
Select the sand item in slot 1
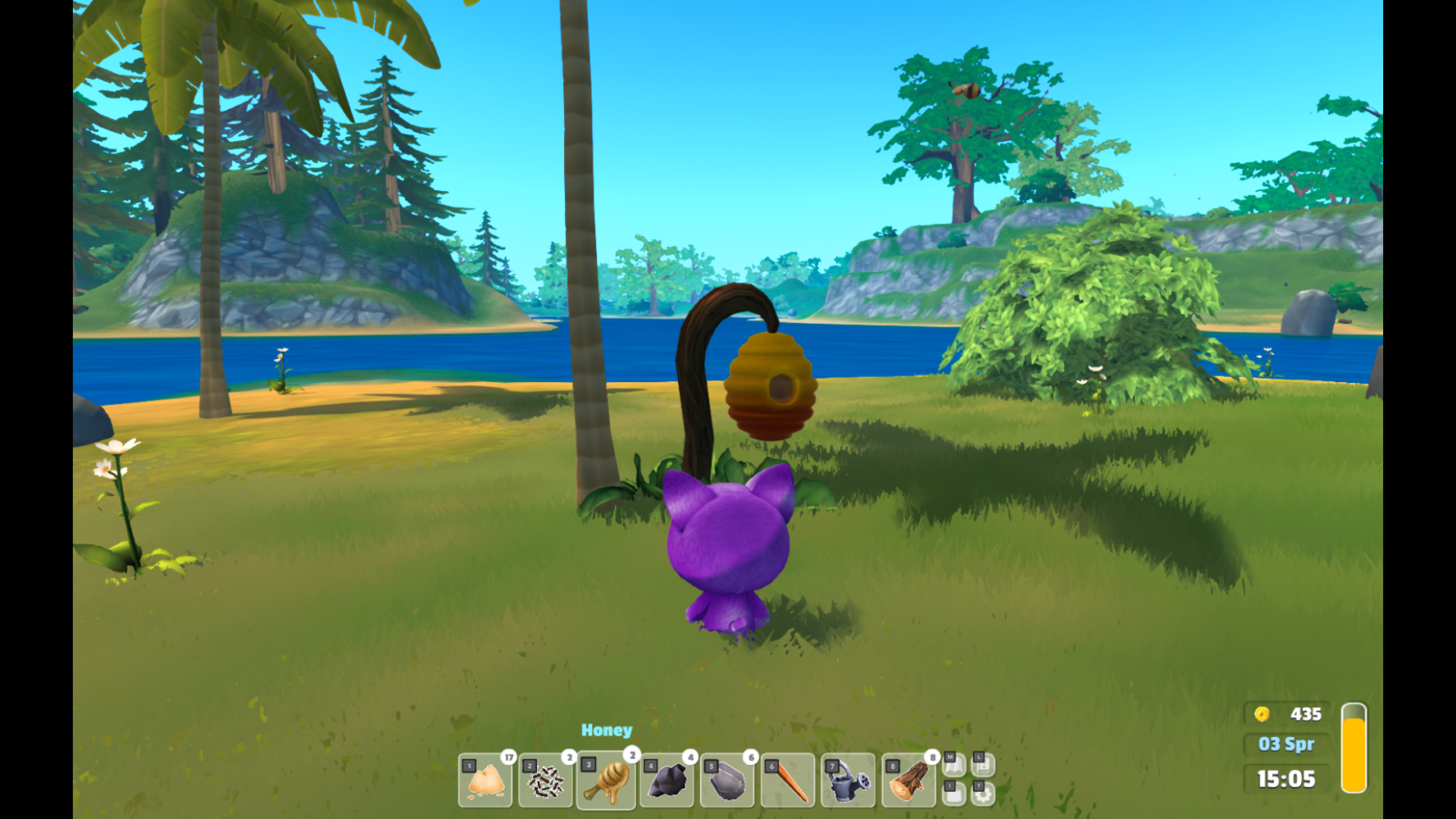(x=545, y=781)
